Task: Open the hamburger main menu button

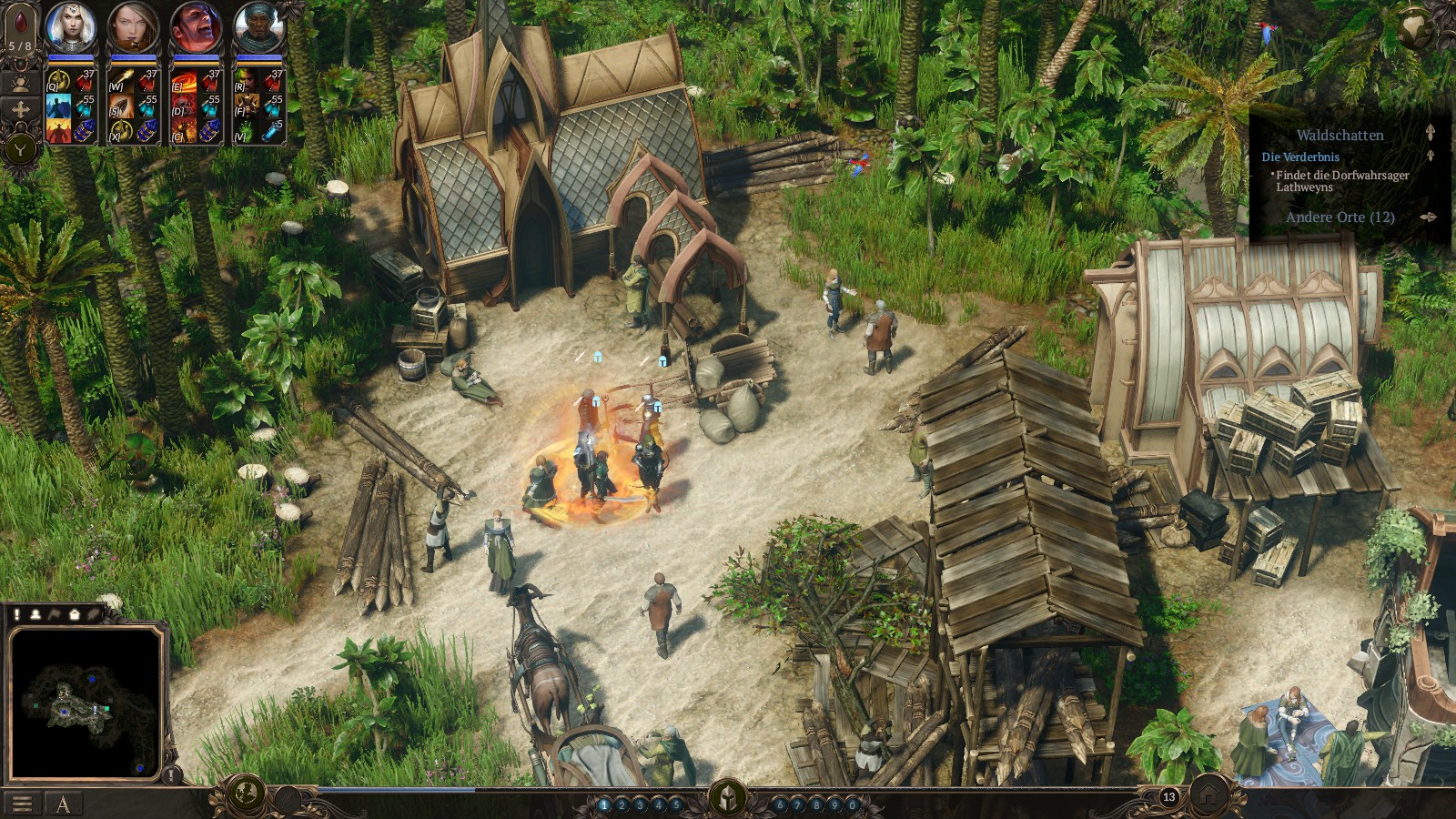Action: pos(22,804)
